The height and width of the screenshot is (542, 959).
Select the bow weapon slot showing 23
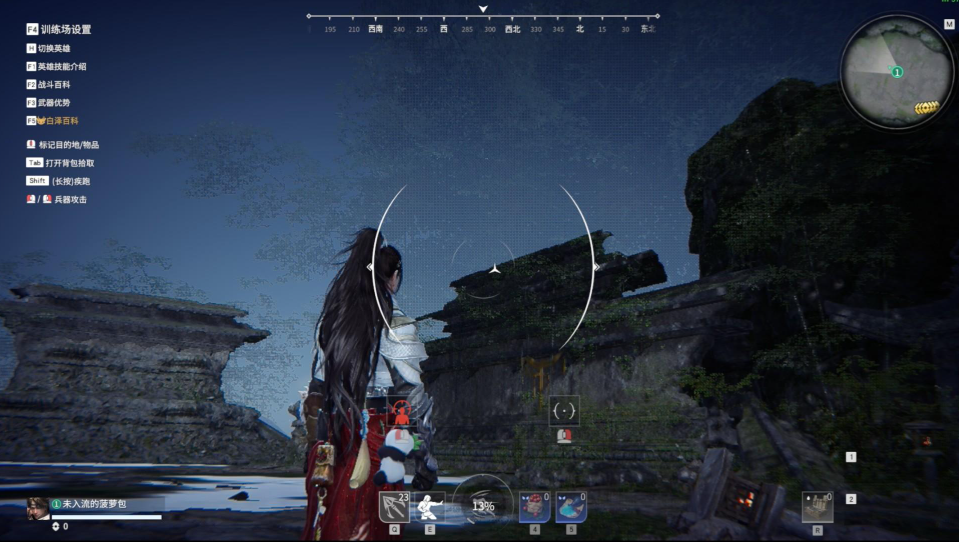[x=394, y=506]
